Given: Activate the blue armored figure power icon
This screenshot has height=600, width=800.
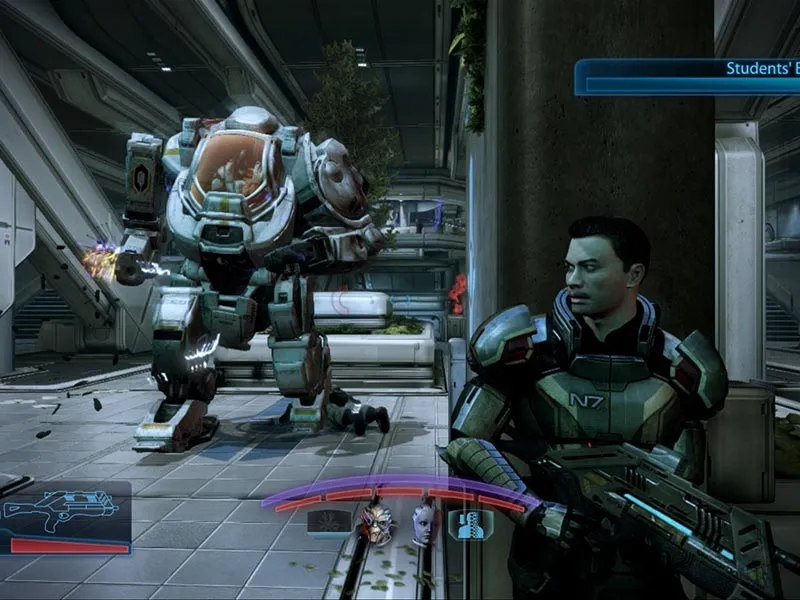Looking at the screenshot, I should click(468, 525).
